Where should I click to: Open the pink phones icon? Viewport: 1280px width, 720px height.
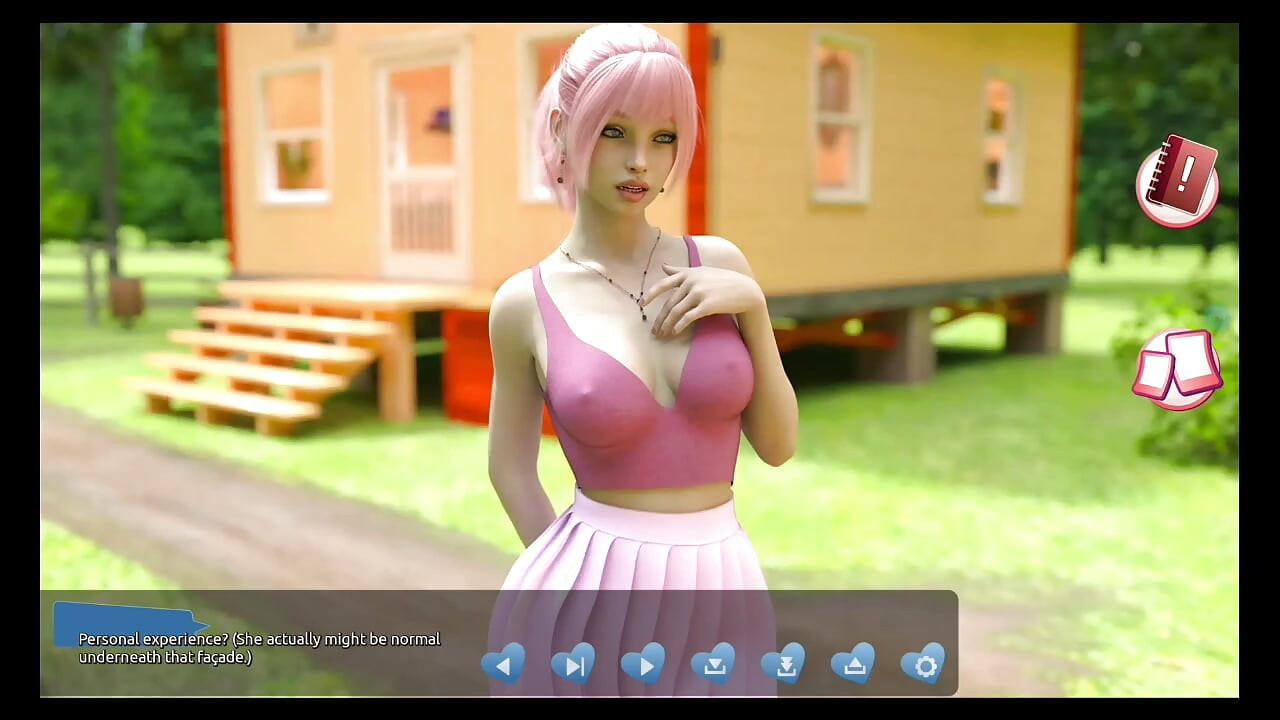click(x=1177, y=368)
